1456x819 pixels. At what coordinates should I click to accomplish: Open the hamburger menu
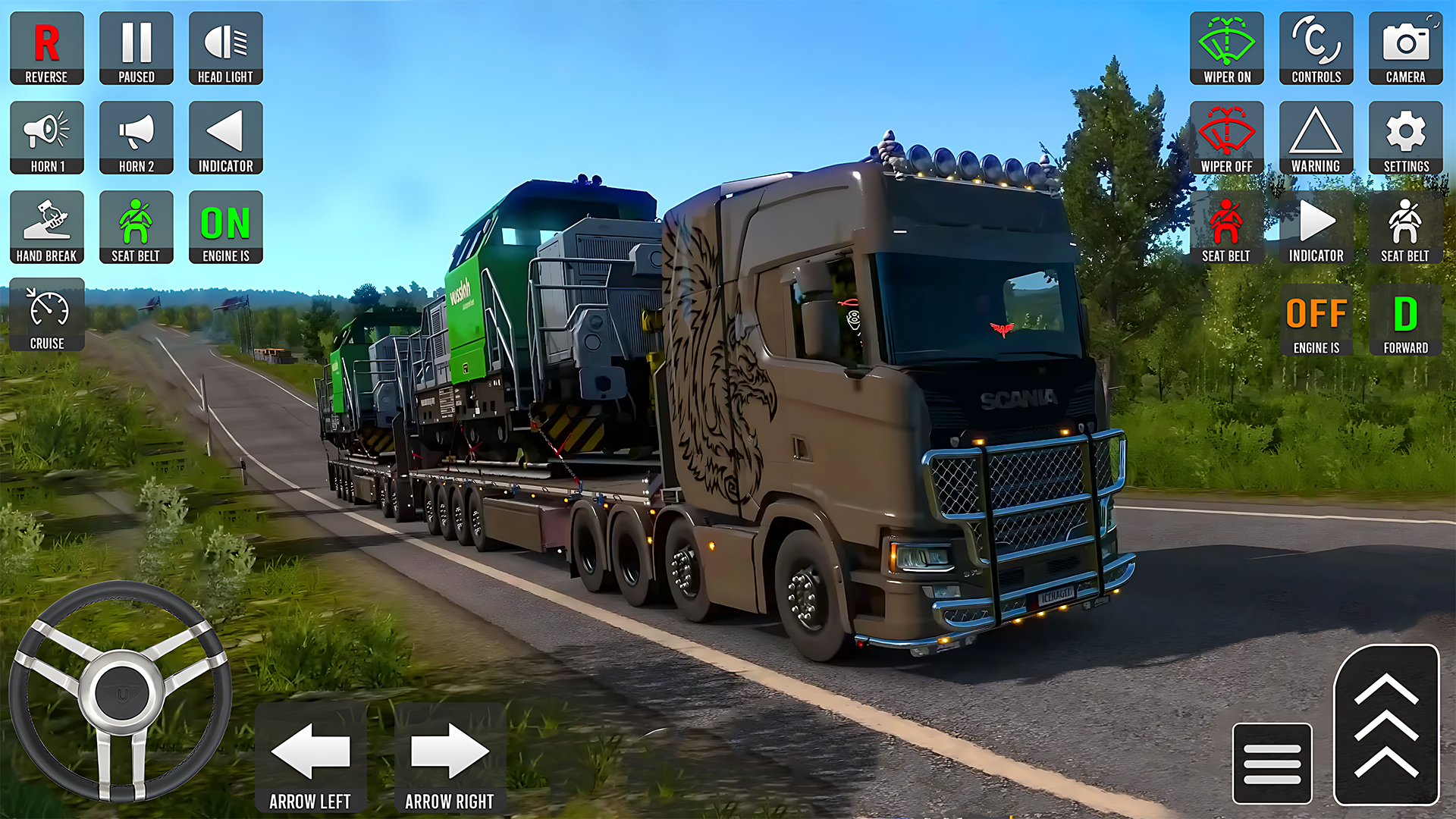1272,764
